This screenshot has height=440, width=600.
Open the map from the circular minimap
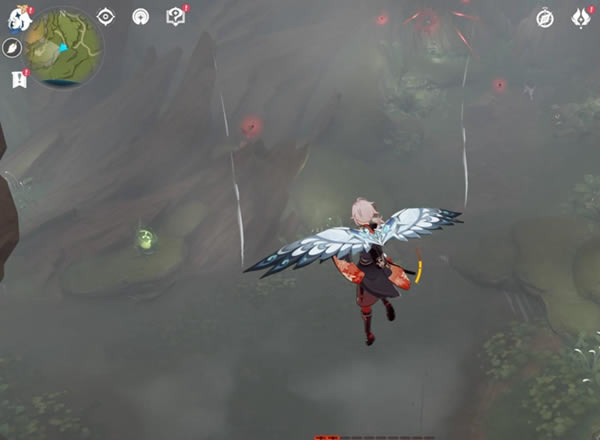point(64,47)
